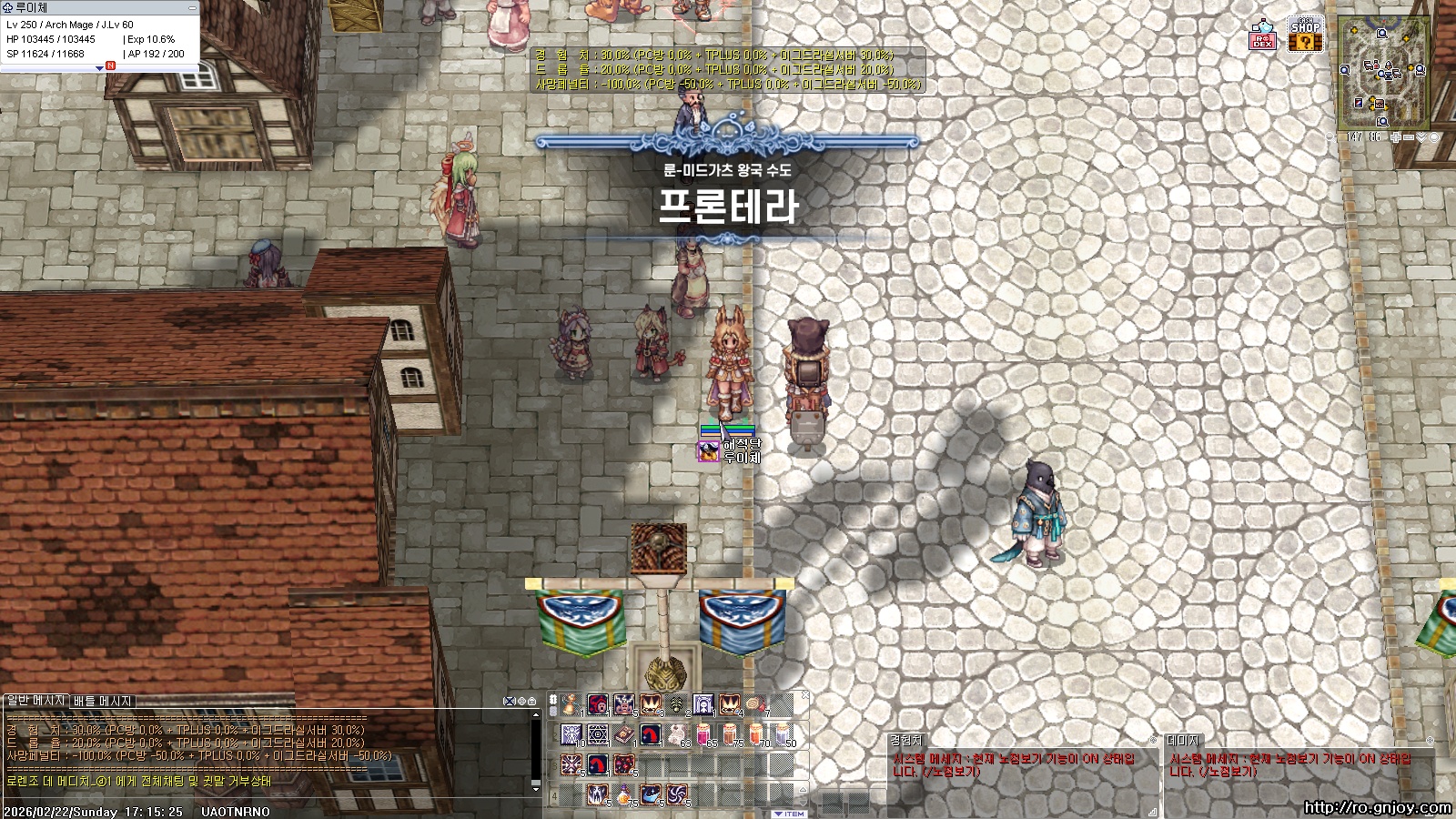
Task: Use the golden doll item in hotbar
Action: pyautogui.click(x=571, y=704)
